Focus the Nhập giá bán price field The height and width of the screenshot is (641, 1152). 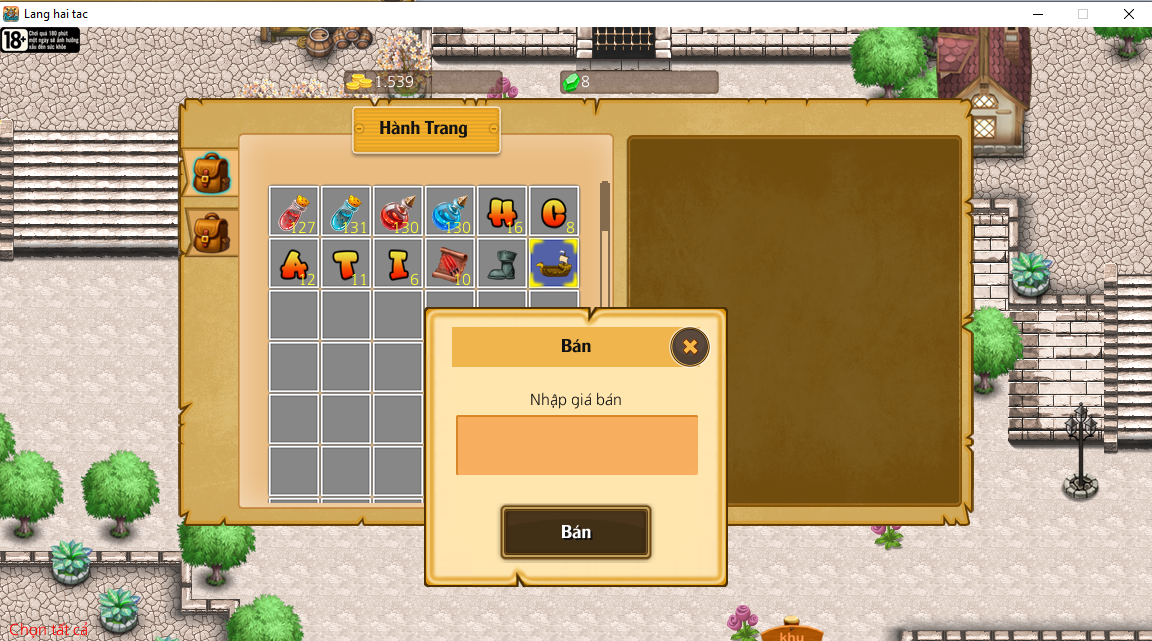pyautogui.click(x=576, y=445)
